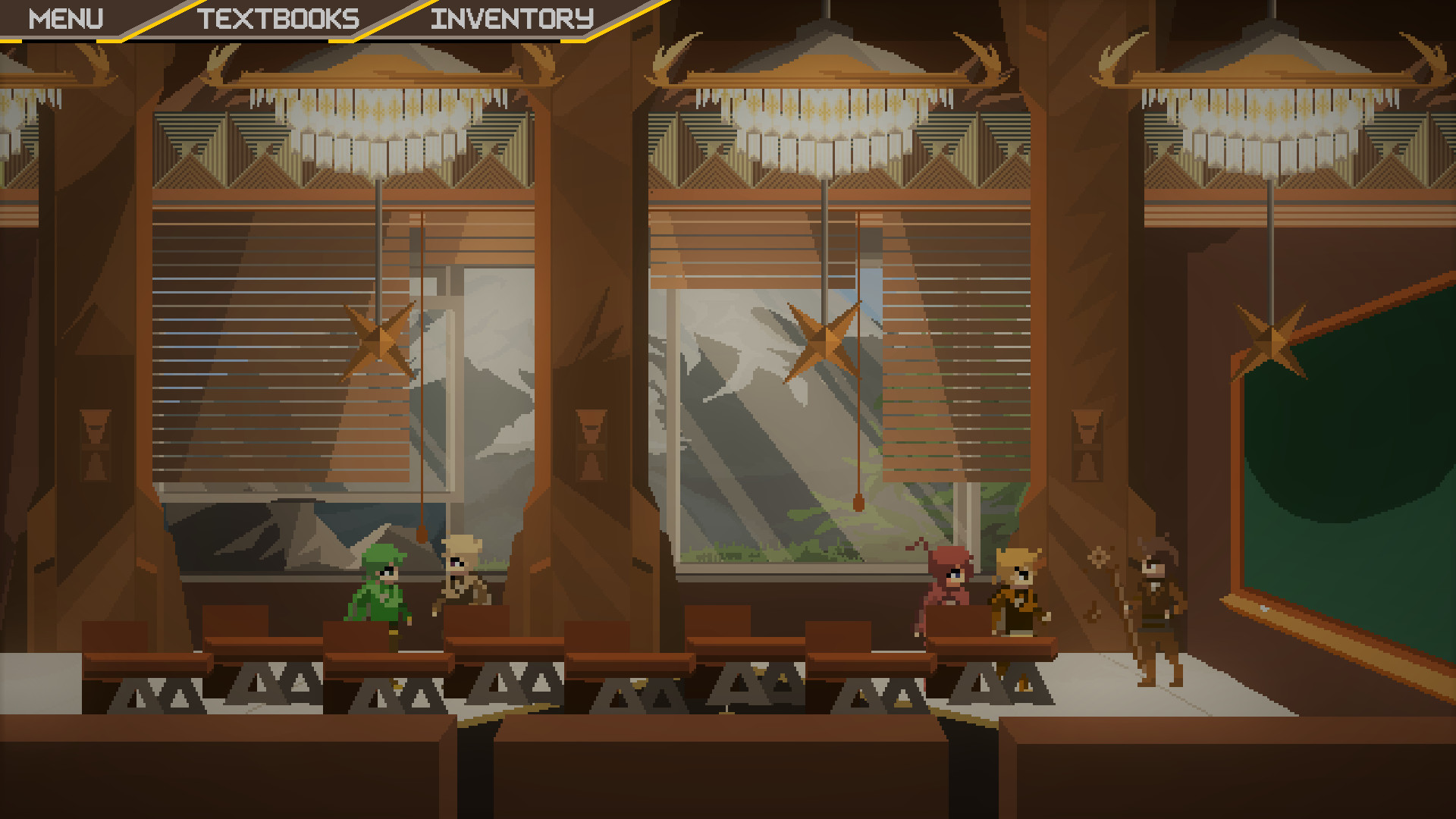Click the wall sconce between the windows
1456x819 pixels.
(x=590, y=444)
